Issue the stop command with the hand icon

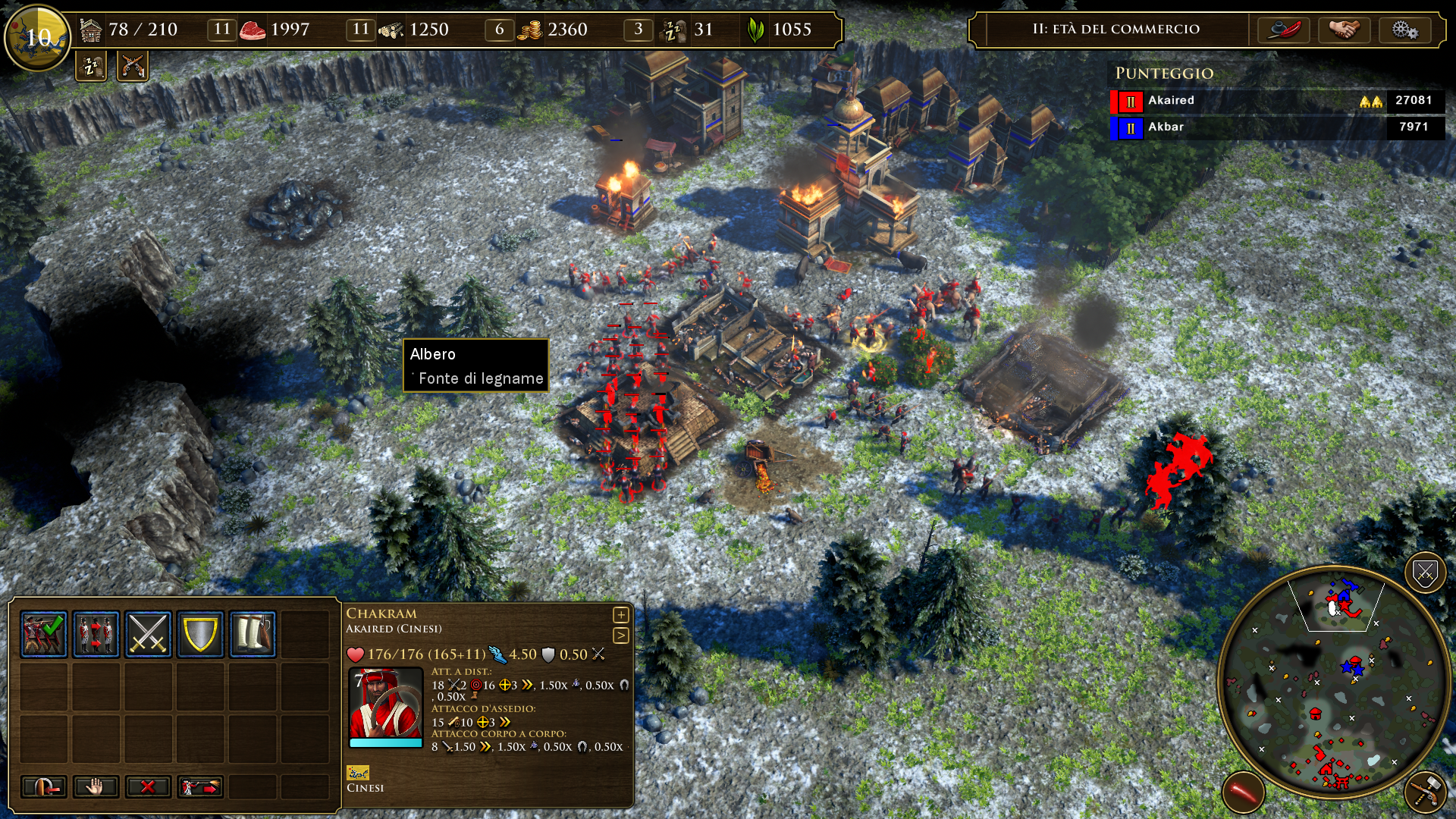tap(96, 786)
